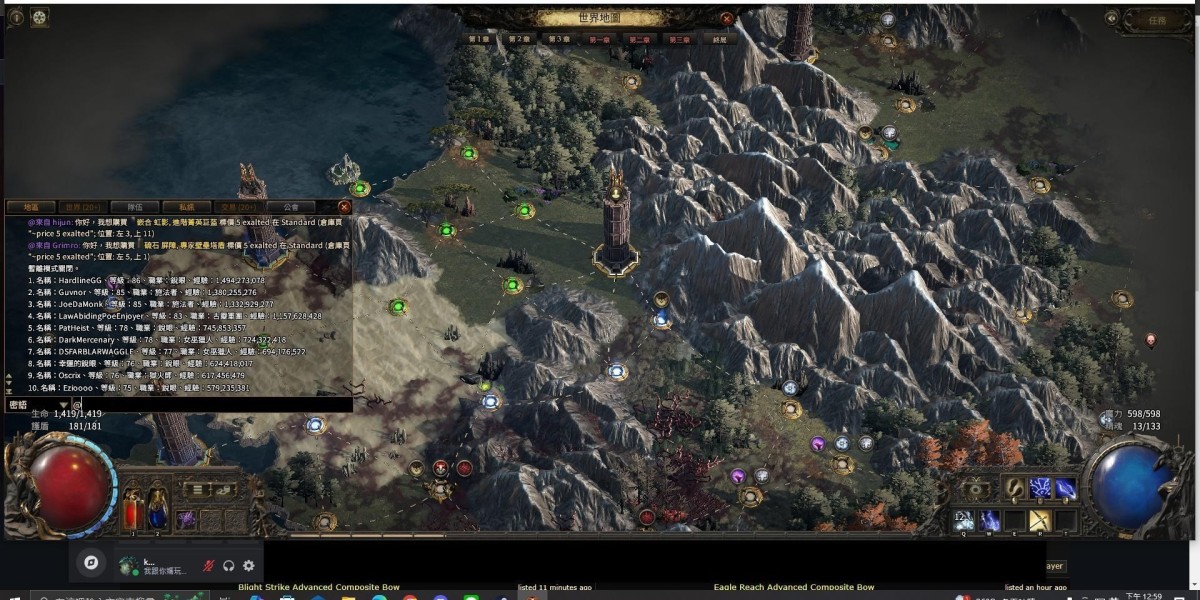The image size is (1200, 600).
Task: Open the 公會 guild chat tab
Action: pos(291,207)
